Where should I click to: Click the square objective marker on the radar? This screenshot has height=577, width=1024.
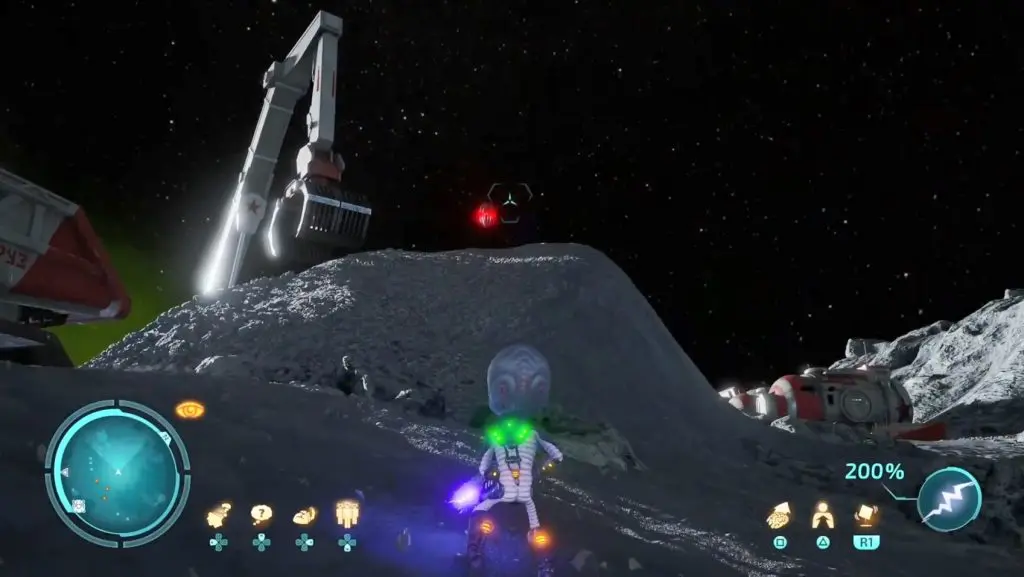click(78, 505)
